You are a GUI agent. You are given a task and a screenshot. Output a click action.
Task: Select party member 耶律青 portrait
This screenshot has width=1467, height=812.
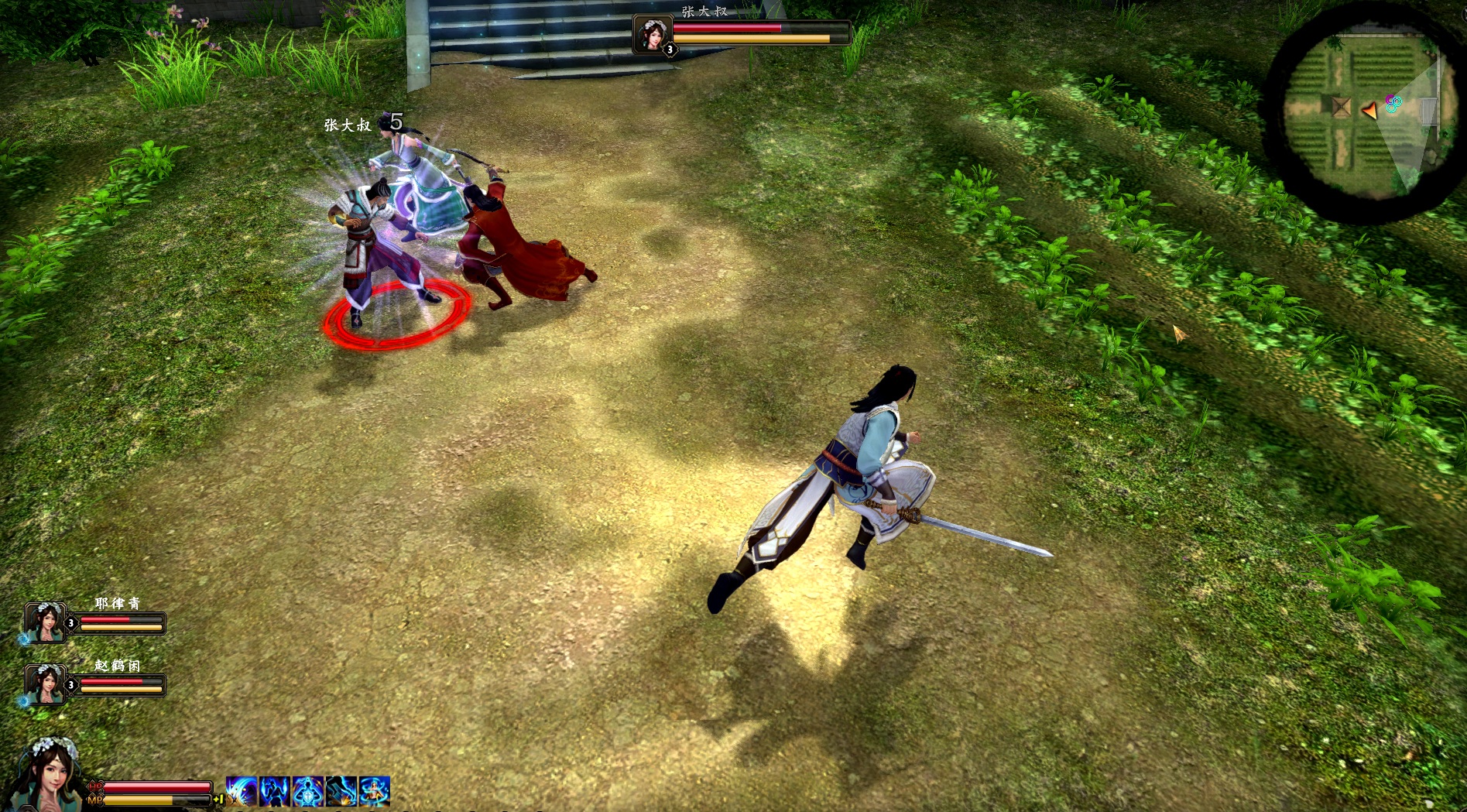(x=45, y=622)
